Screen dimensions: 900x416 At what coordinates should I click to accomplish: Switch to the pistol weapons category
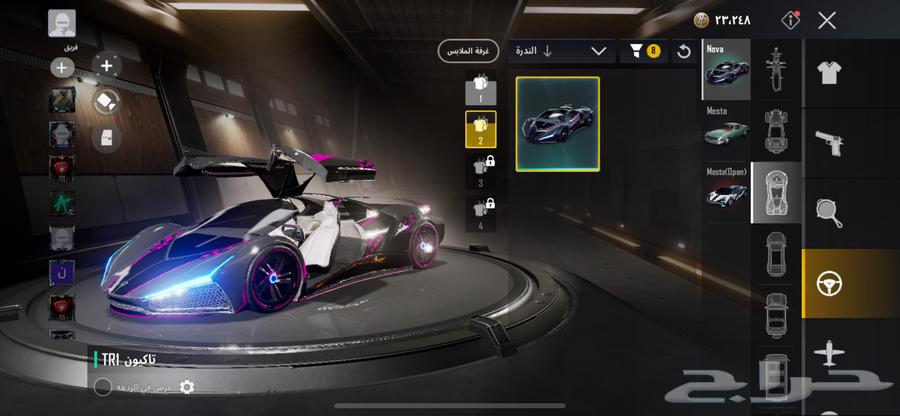click(828, 142)
